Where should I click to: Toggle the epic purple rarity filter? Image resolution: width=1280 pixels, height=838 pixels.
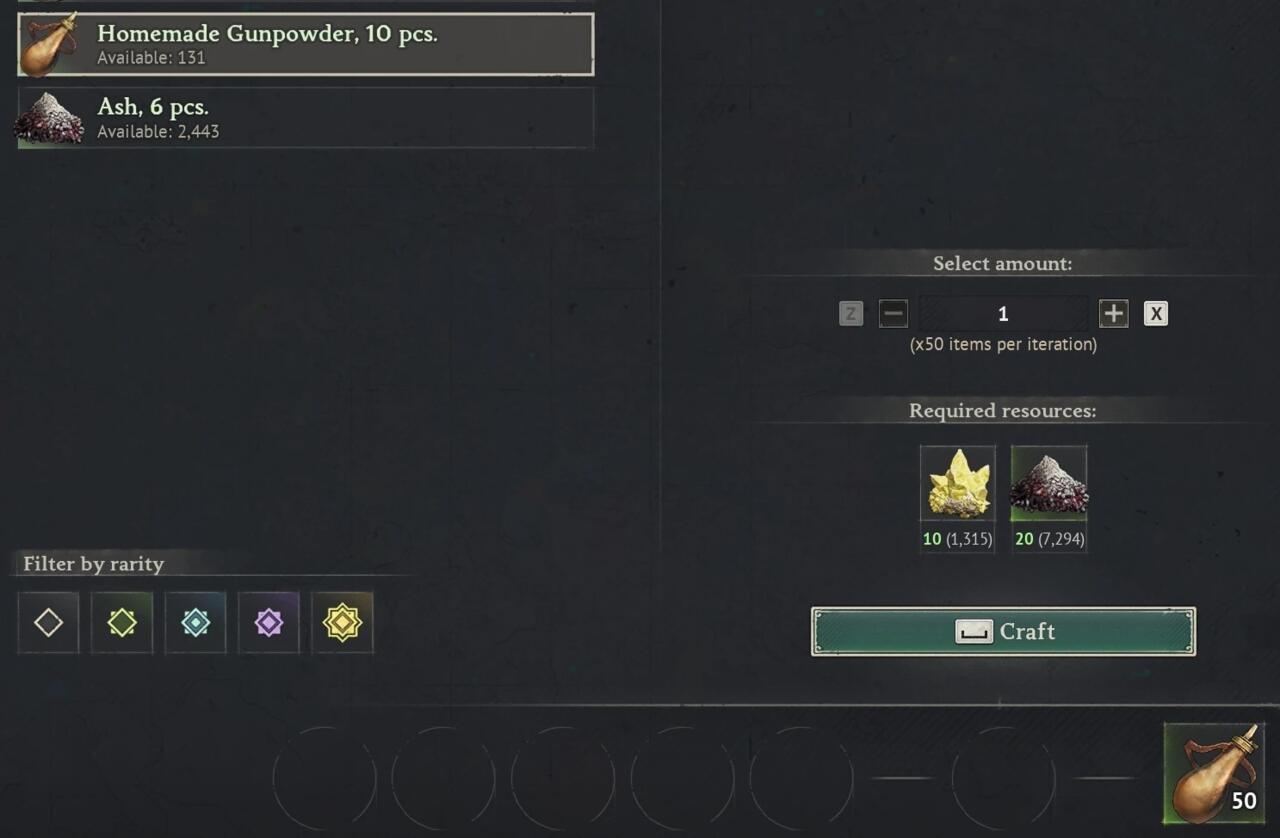point(268,622)
